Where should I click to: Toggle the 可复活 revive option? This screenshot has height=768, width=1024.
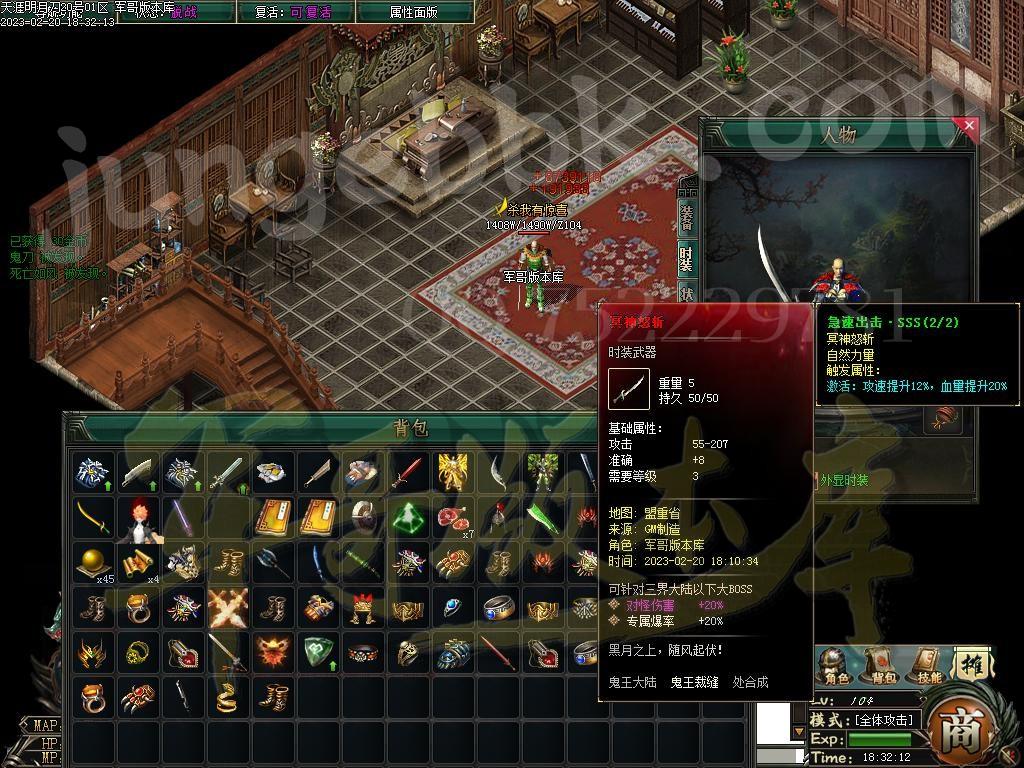click(309, 12)
